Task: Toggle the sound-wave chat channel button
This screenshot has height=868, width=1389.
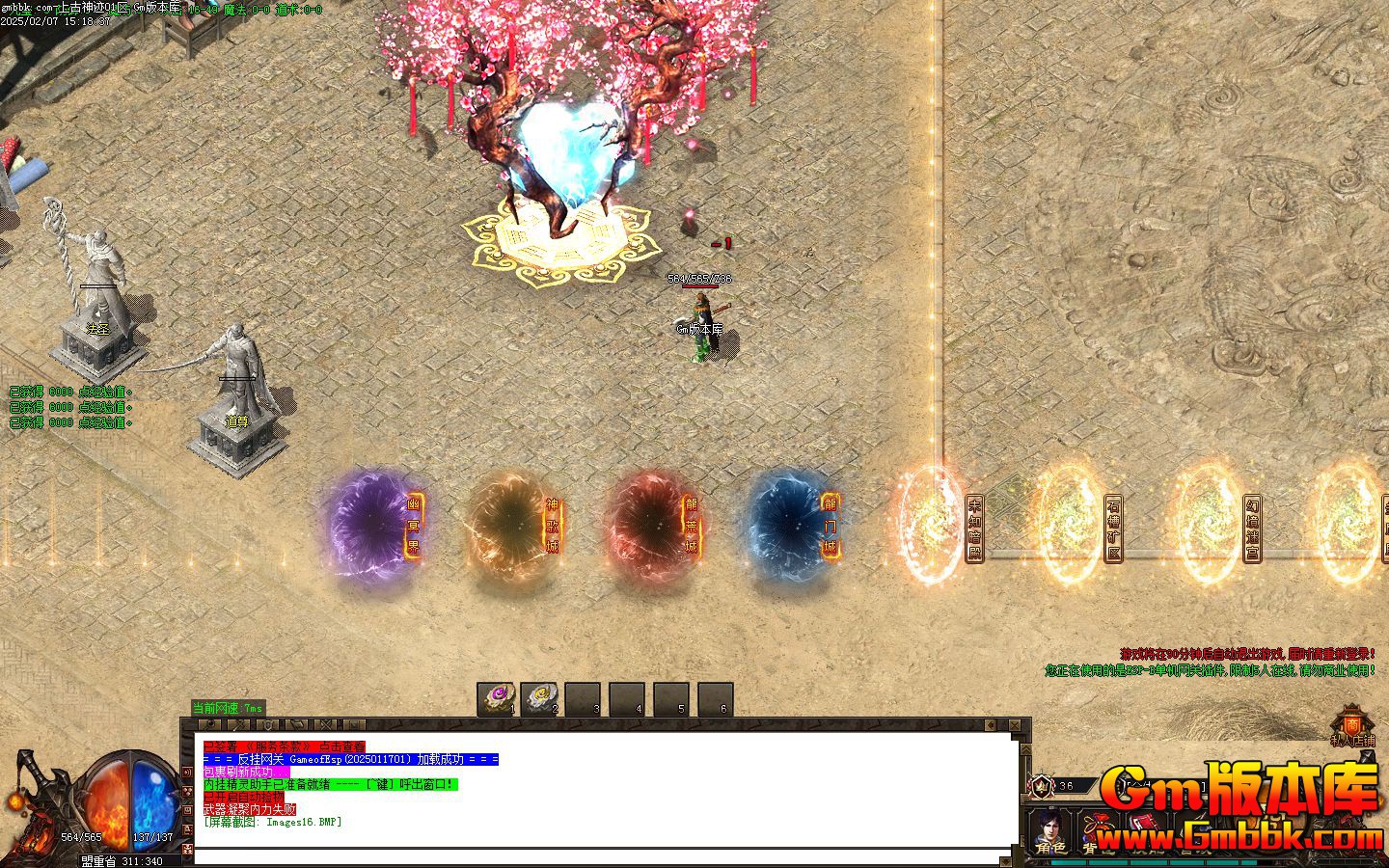Action: (188, 773)
